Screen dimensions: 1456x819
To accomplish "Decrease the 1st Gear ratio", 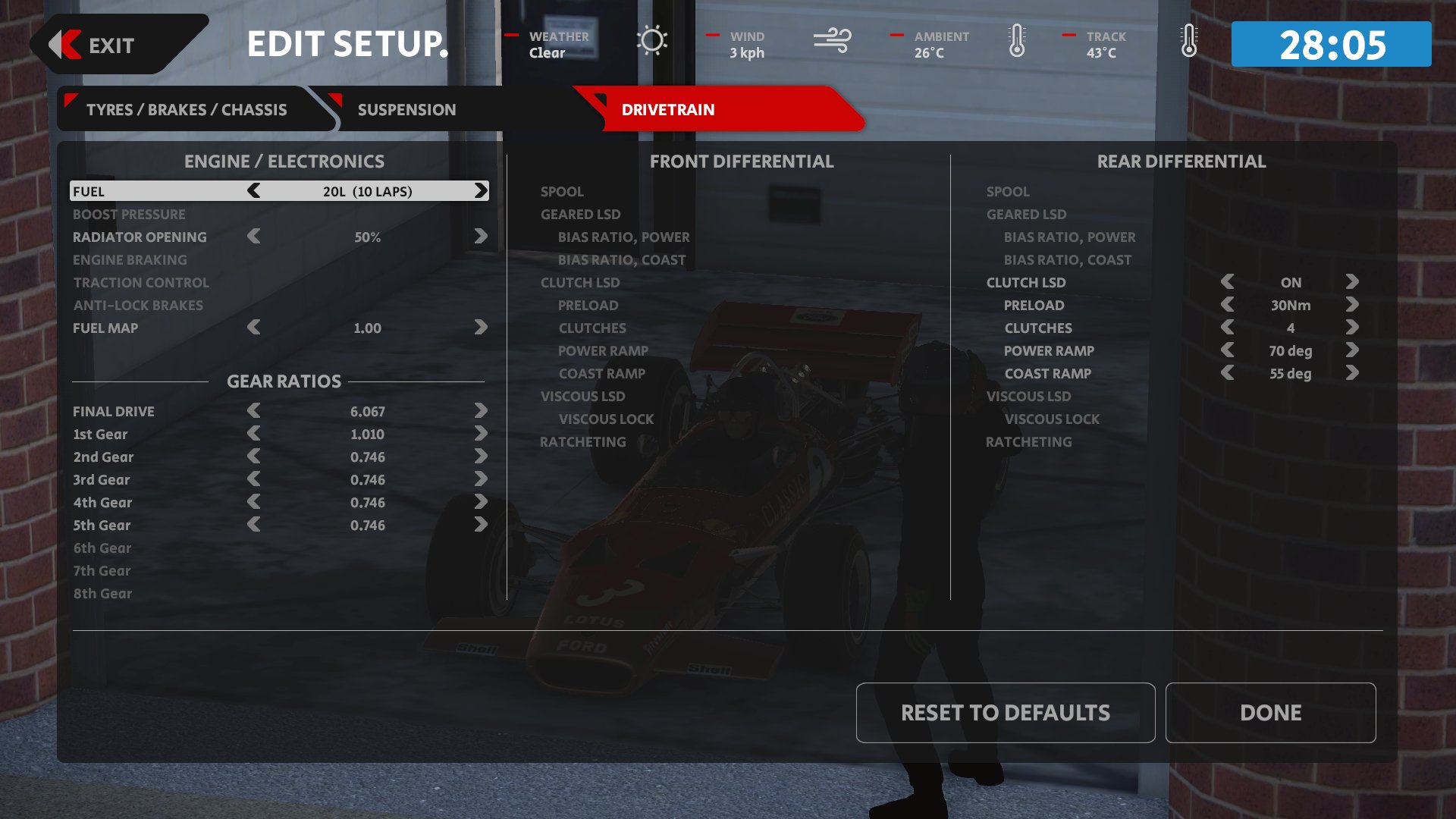I will pyautogui.click(x=254, y=434).
